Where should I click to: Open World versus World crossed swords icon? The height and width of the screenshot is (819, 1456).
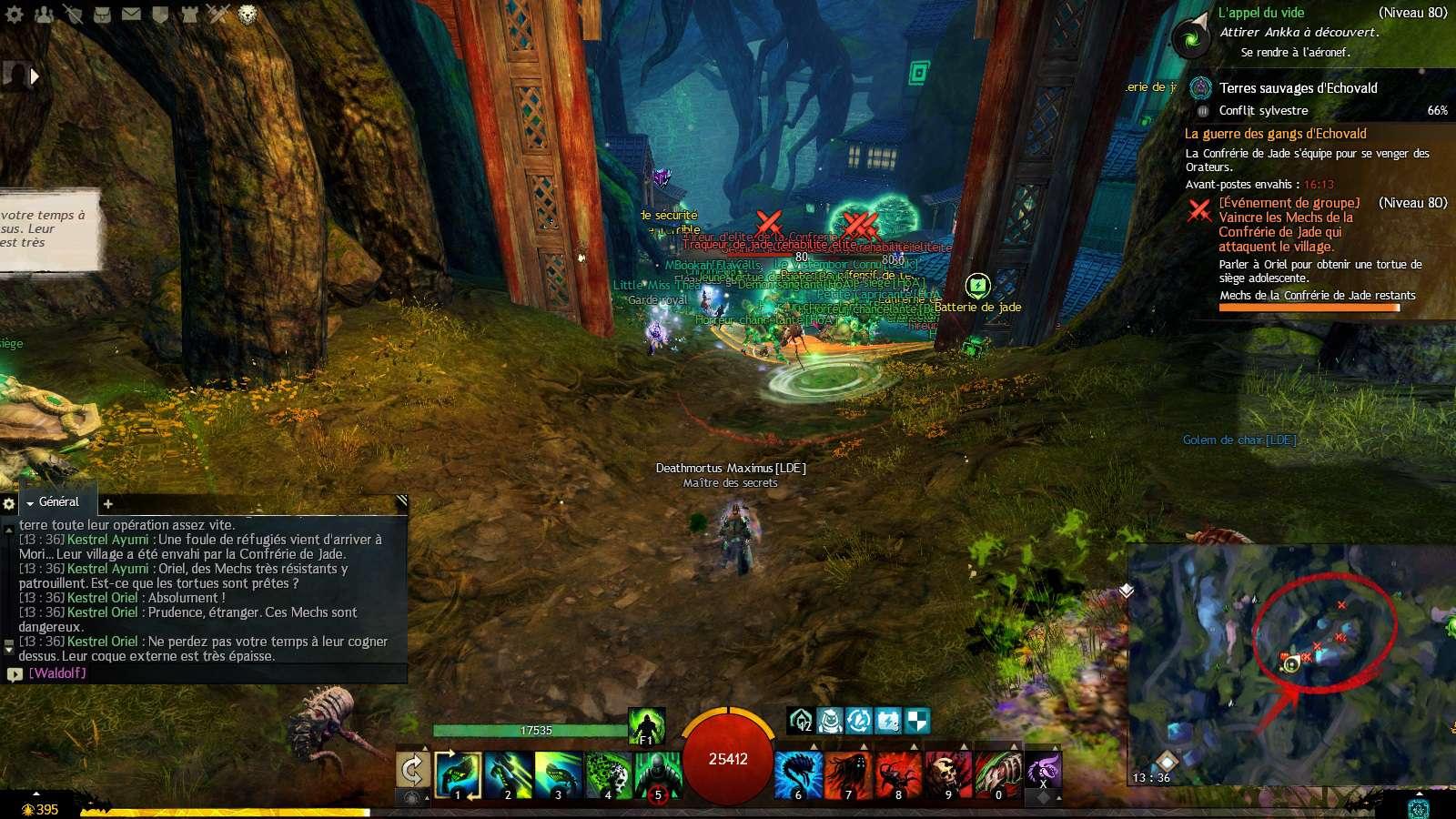pyautogui.click(x=218, y=13)
